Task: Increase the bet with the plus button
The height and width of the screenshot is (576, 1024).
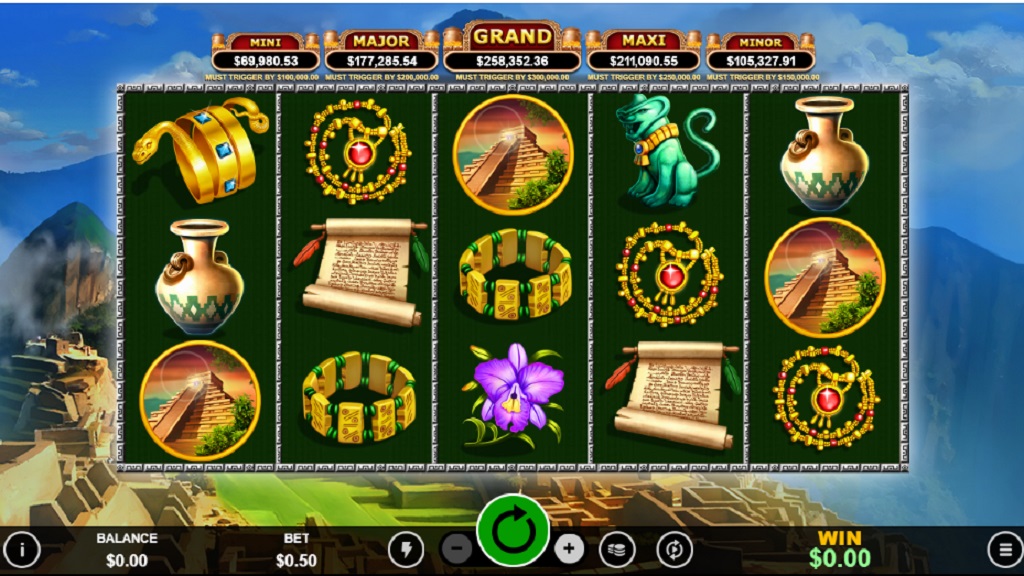Action: click(569, 548)
